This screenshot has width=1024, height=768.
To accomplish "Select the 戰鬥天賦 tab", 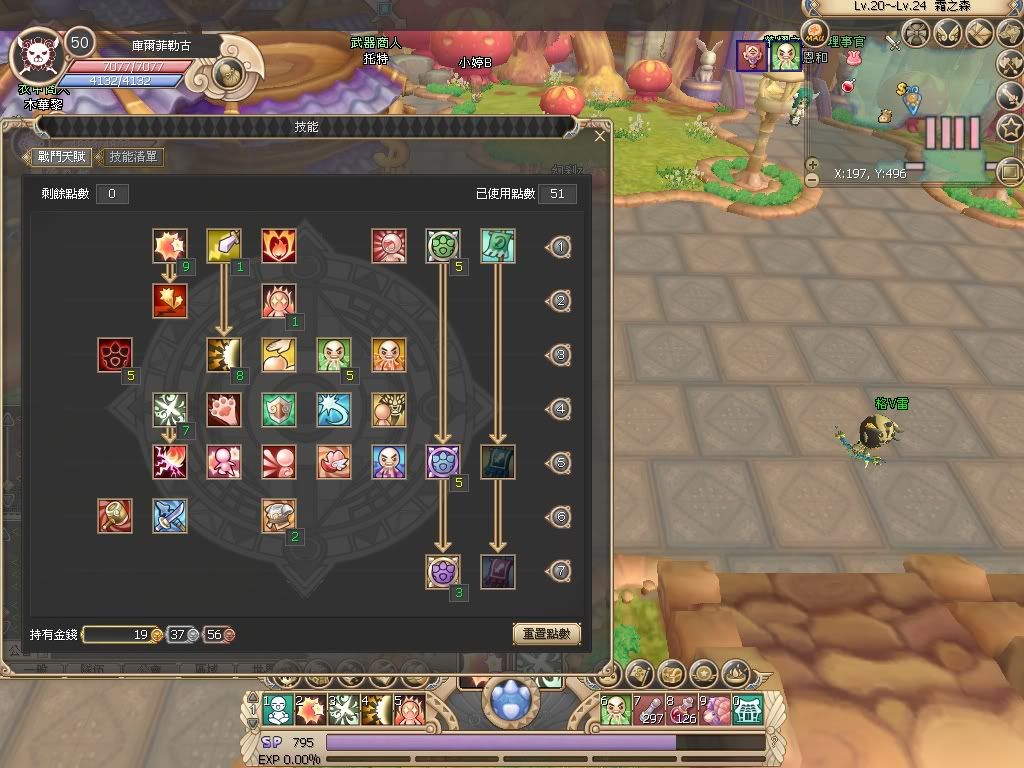I will [x=62, y=157].
